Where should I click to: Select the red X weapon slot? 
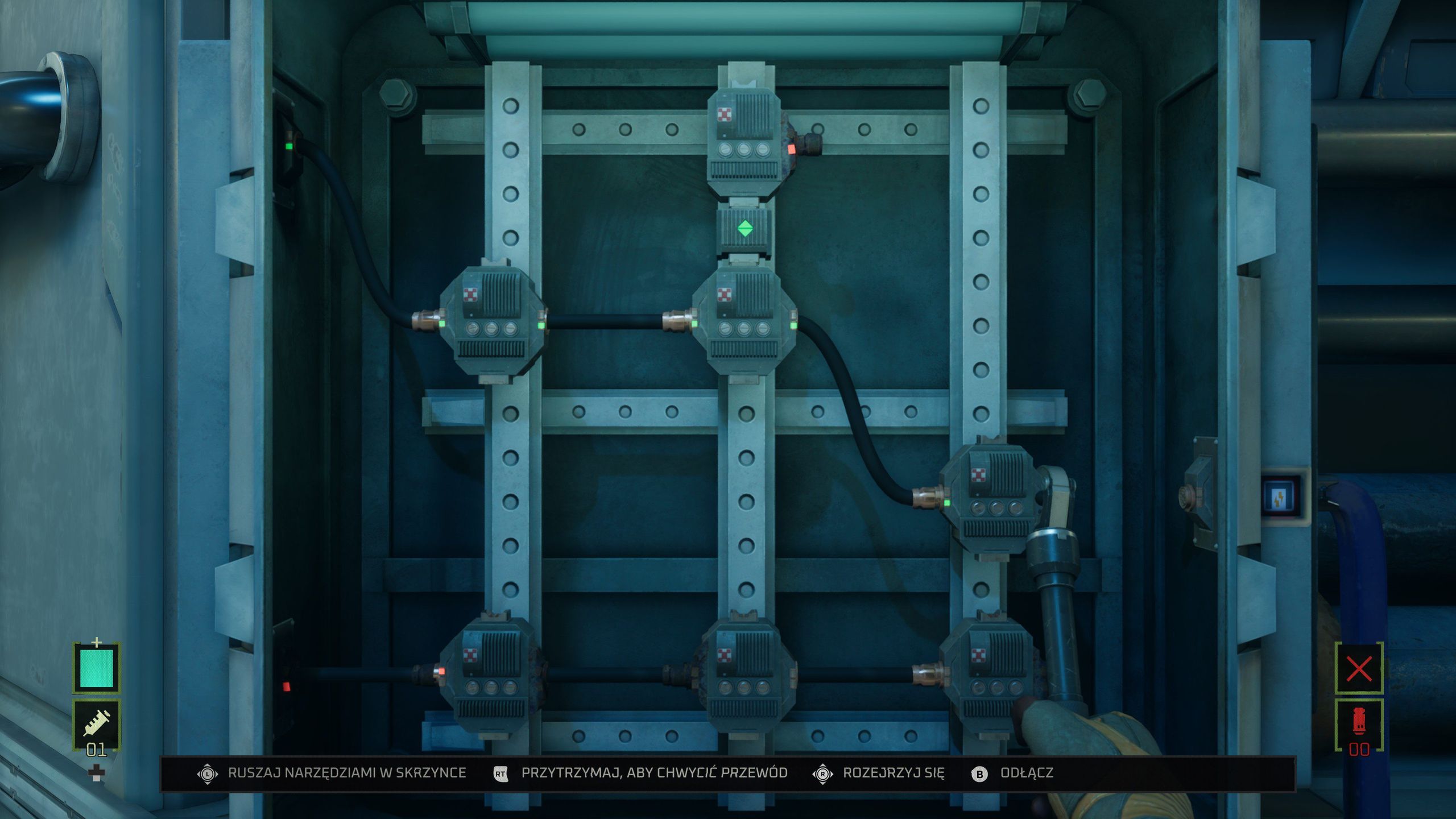(1359, 669)
